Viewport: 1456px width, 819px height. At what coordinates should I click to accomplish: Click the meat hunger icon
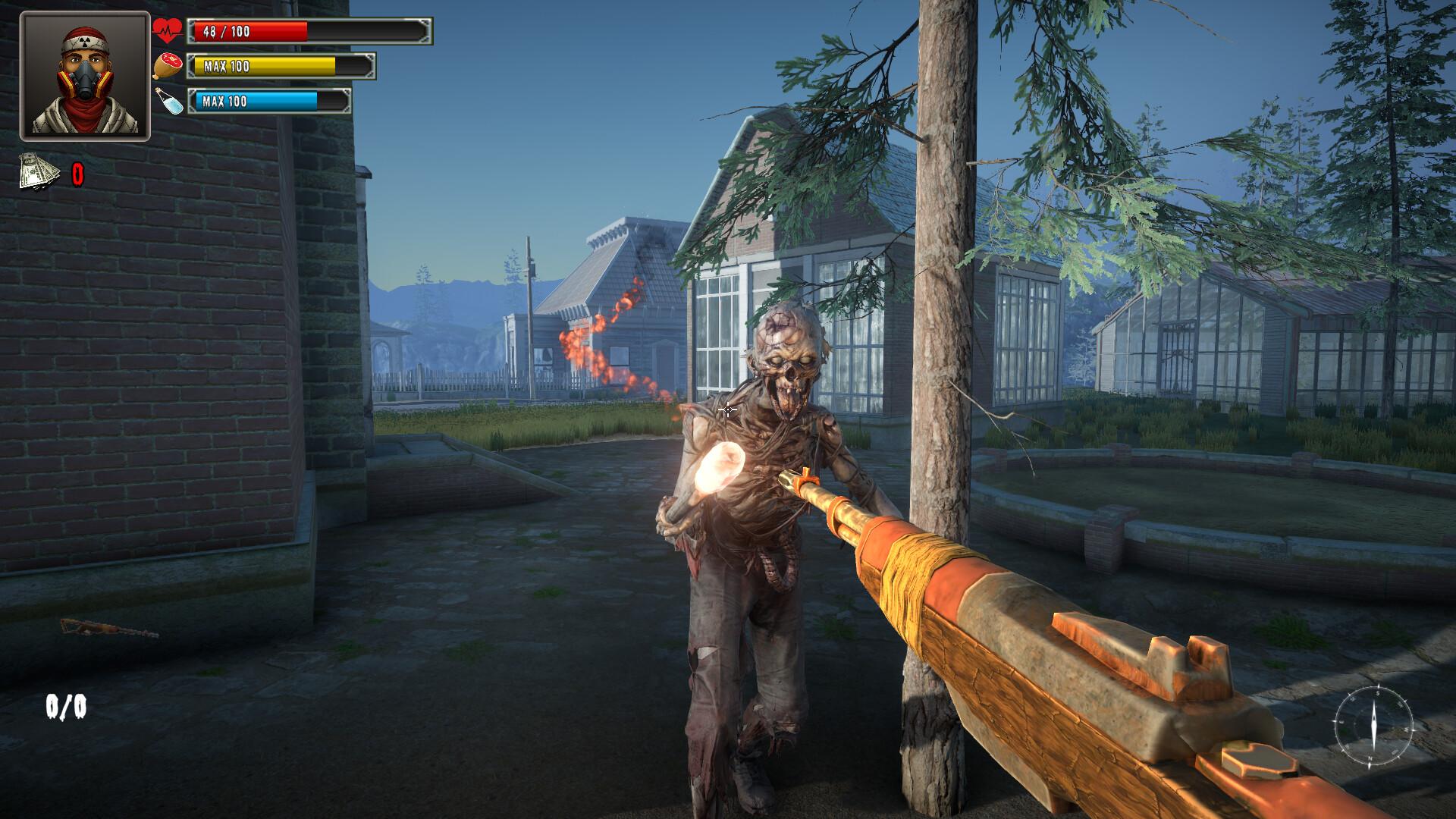click(x=168, y=66)
